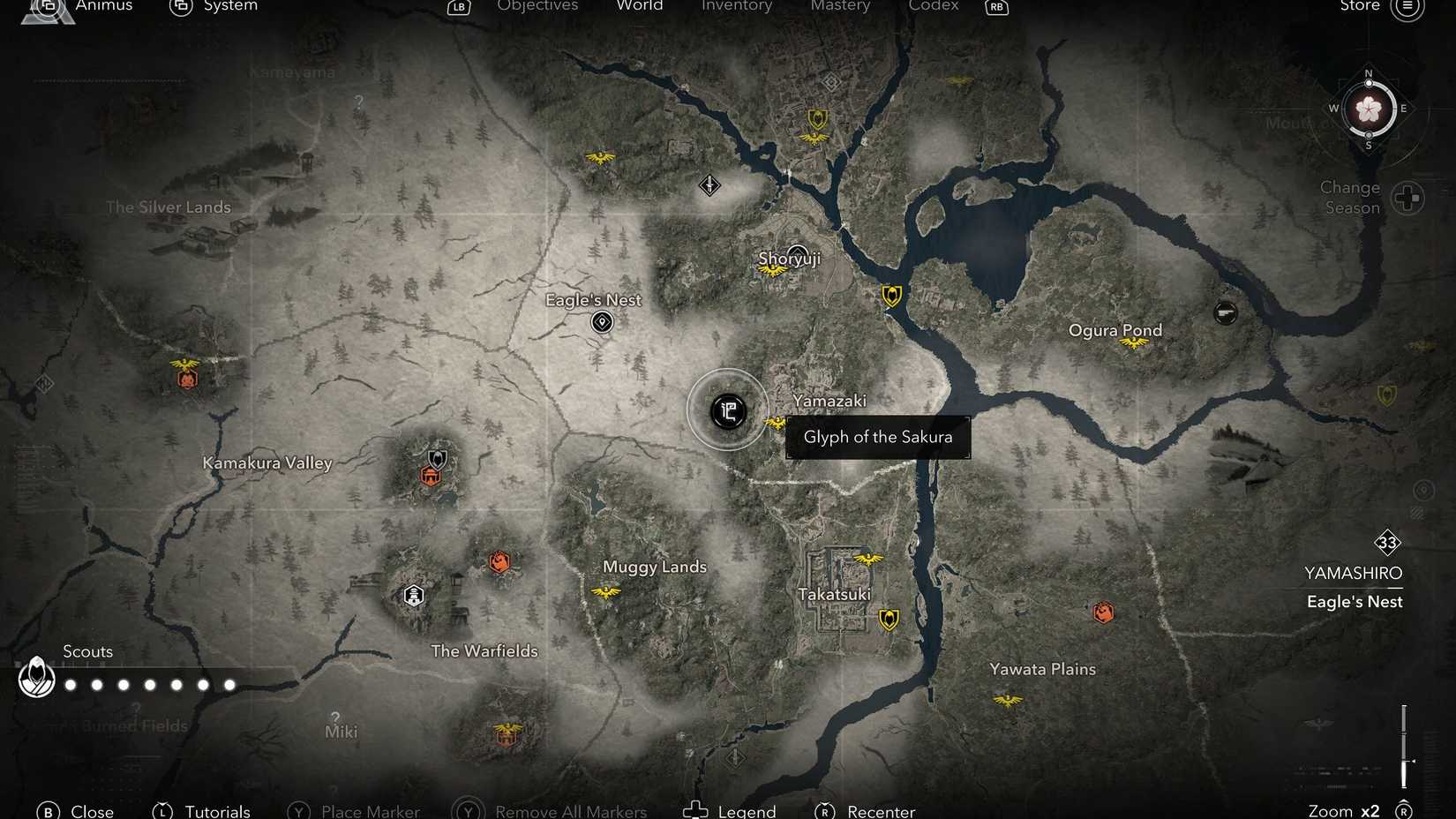Switch to the Codex tab
The width and height of the screenshot is (1456, 819).
(x=933, y=6)
